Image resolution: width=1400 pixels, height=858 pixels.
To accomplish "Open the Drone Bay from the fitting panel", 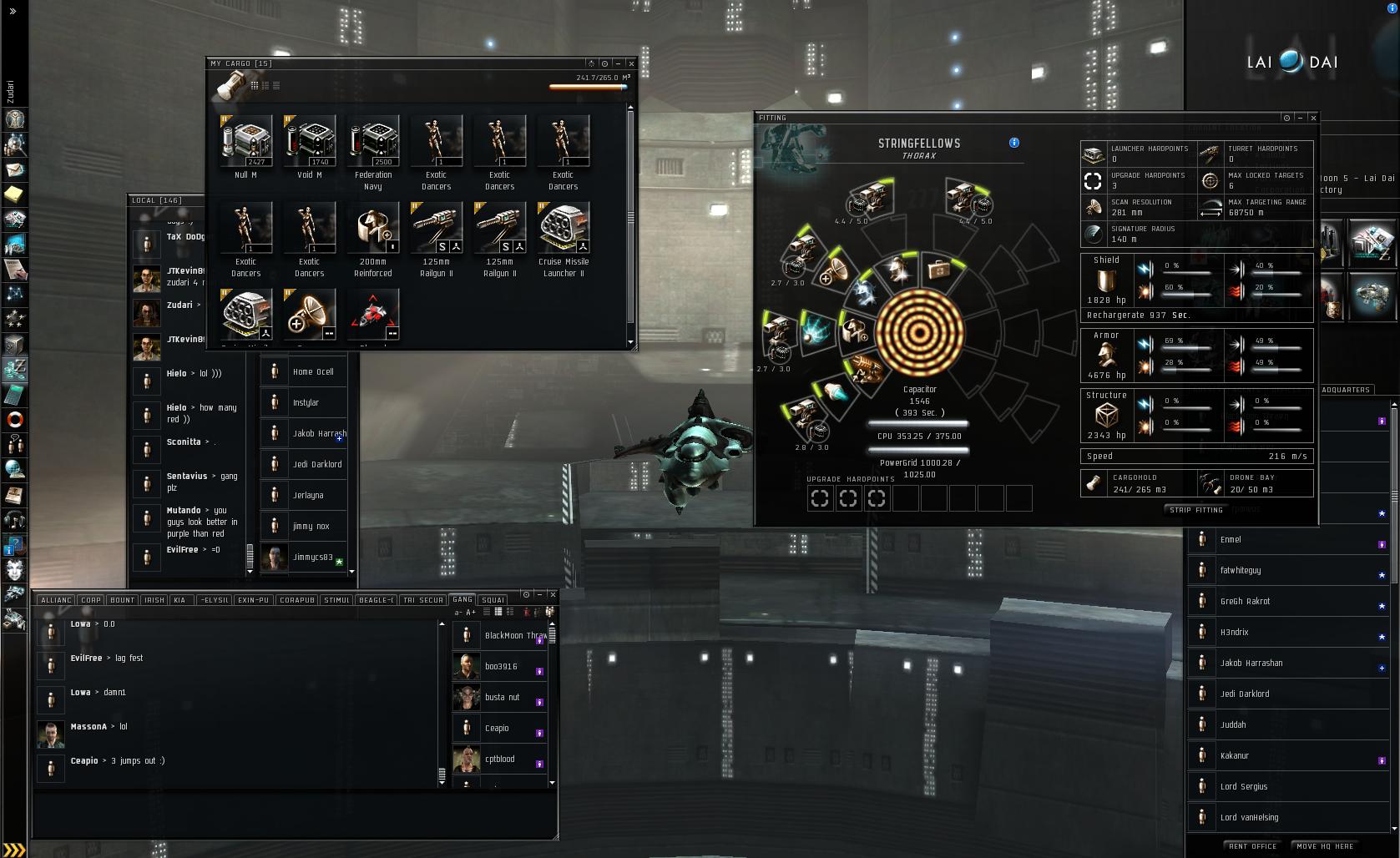I will (1254, 483).
